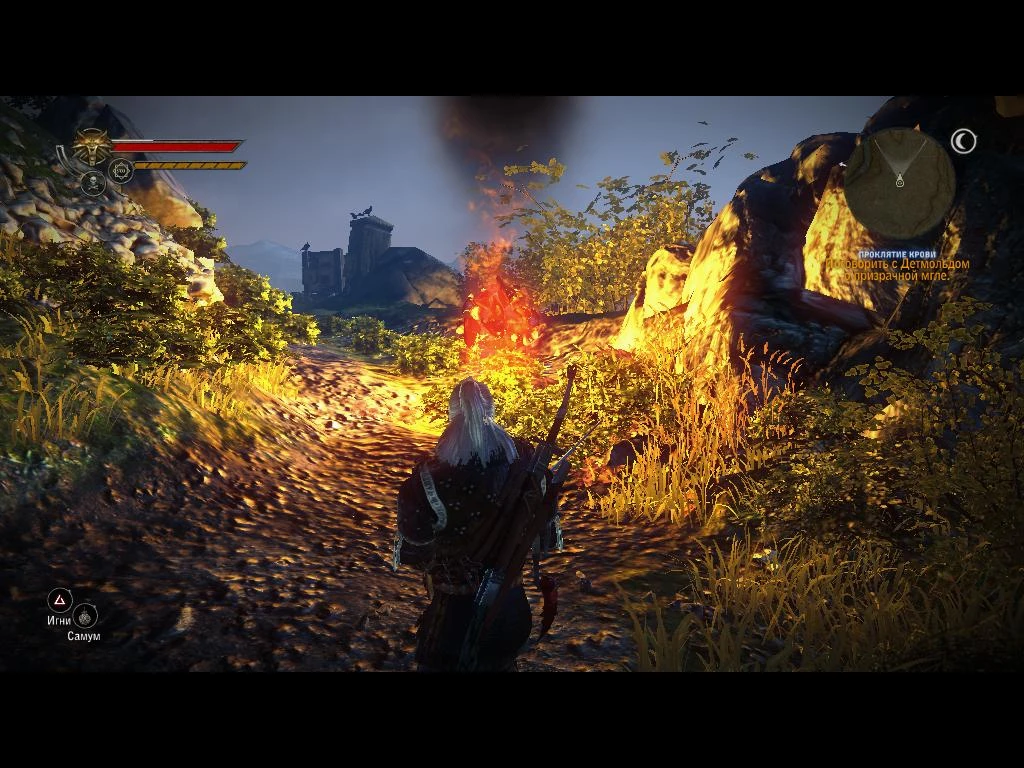Viewport: 1024px width, 768px height.
Task: Click the star-shaped buff icon beside the medallion
Action: point(121,171)
